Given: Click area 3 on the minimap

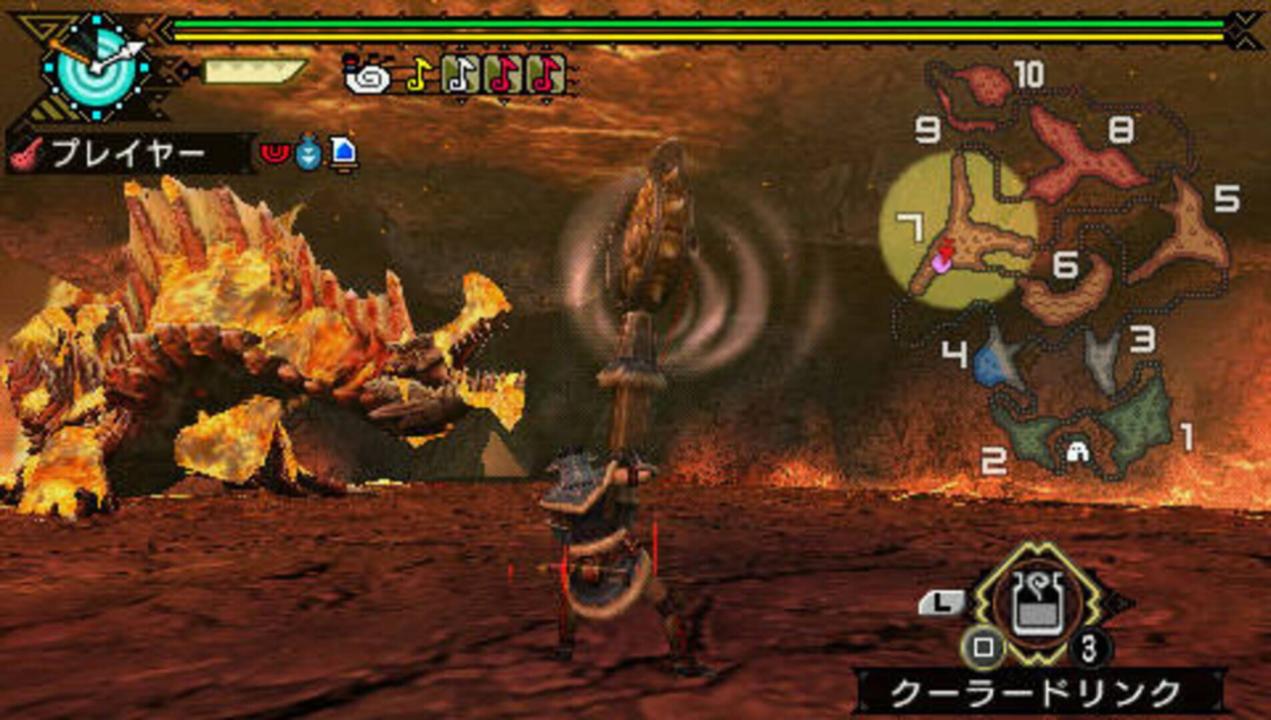Looking at the screenshot, I should 1103,360.
